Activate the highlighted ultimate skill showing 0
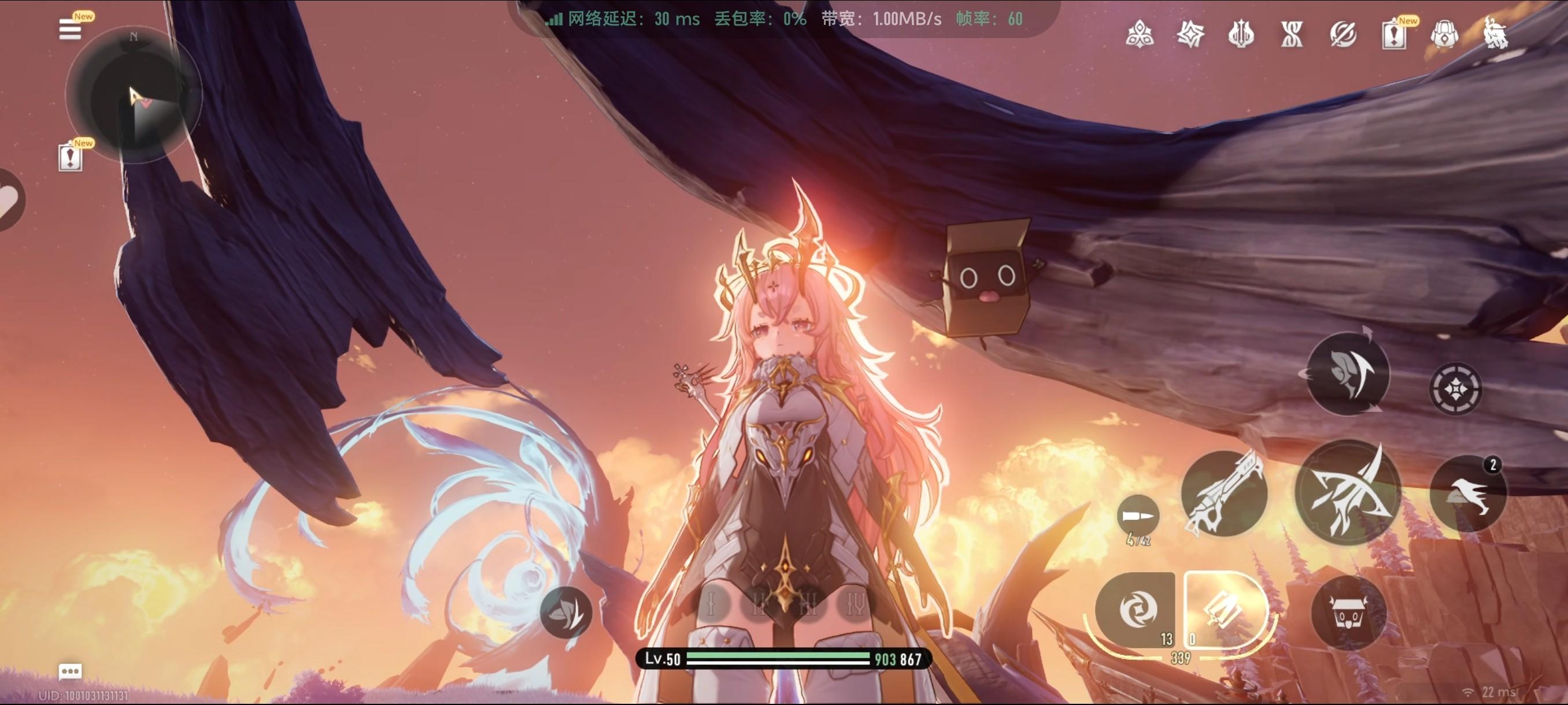 [x=1223, y=610]
